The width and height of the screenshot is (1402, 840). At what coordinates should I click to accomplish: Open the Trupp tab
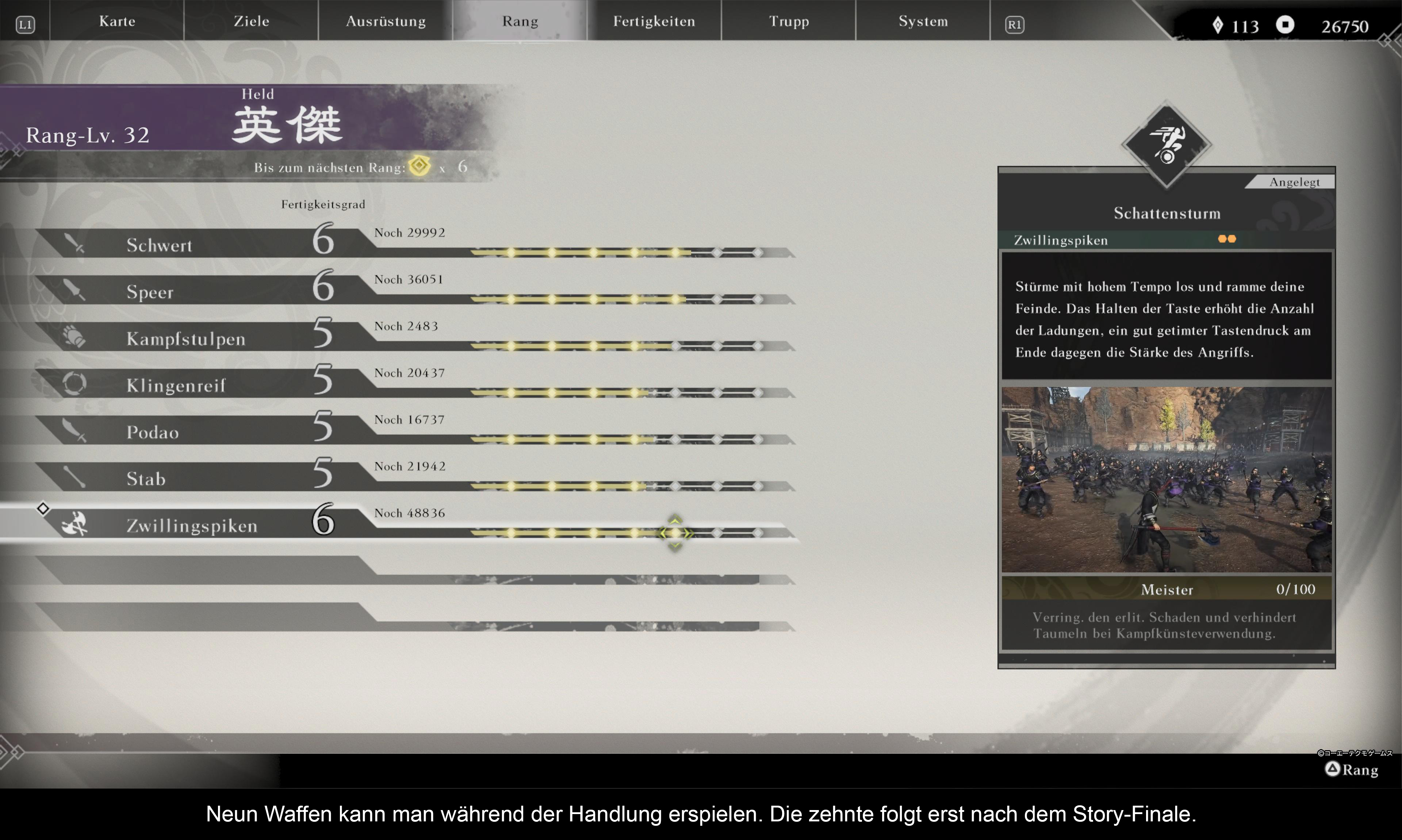(789, 22)
